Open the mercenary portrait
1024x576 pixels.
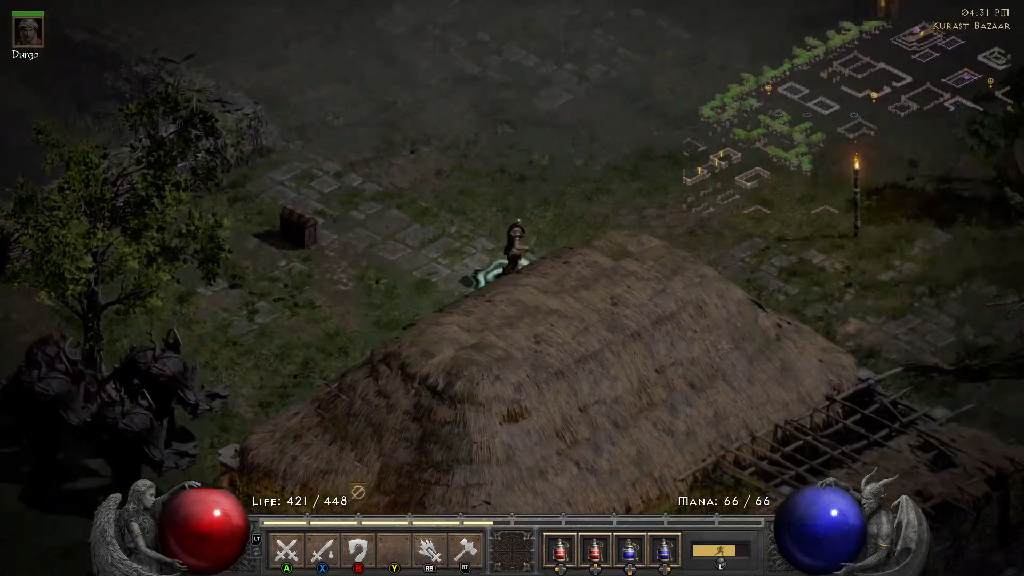pyautogui.click(x=27, y=30)
